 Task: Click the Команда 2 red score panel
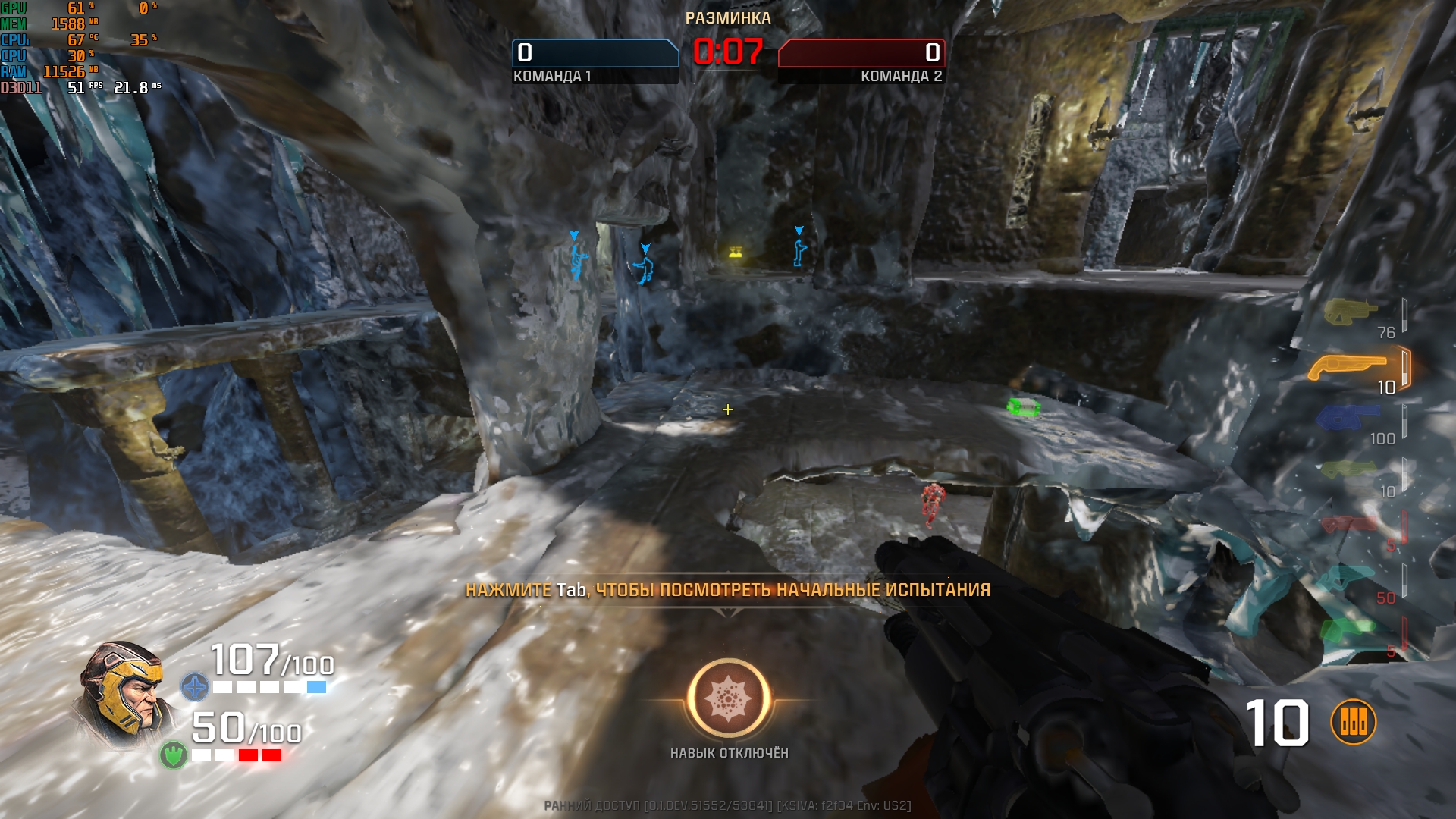point(861,53)
